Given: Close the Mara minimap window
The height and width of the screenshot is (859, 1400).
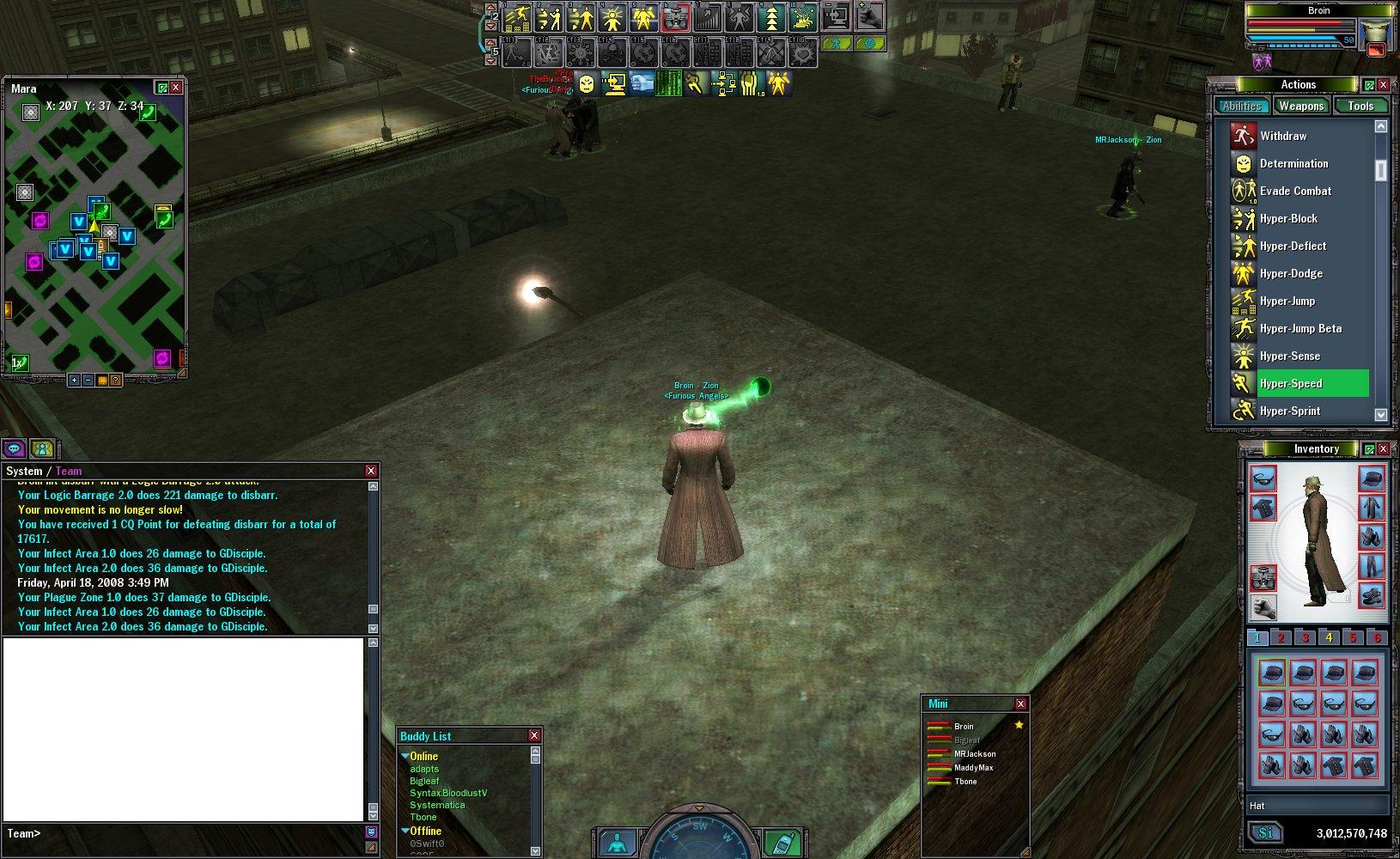Looking at the screenshot, I should click(176, 88).
